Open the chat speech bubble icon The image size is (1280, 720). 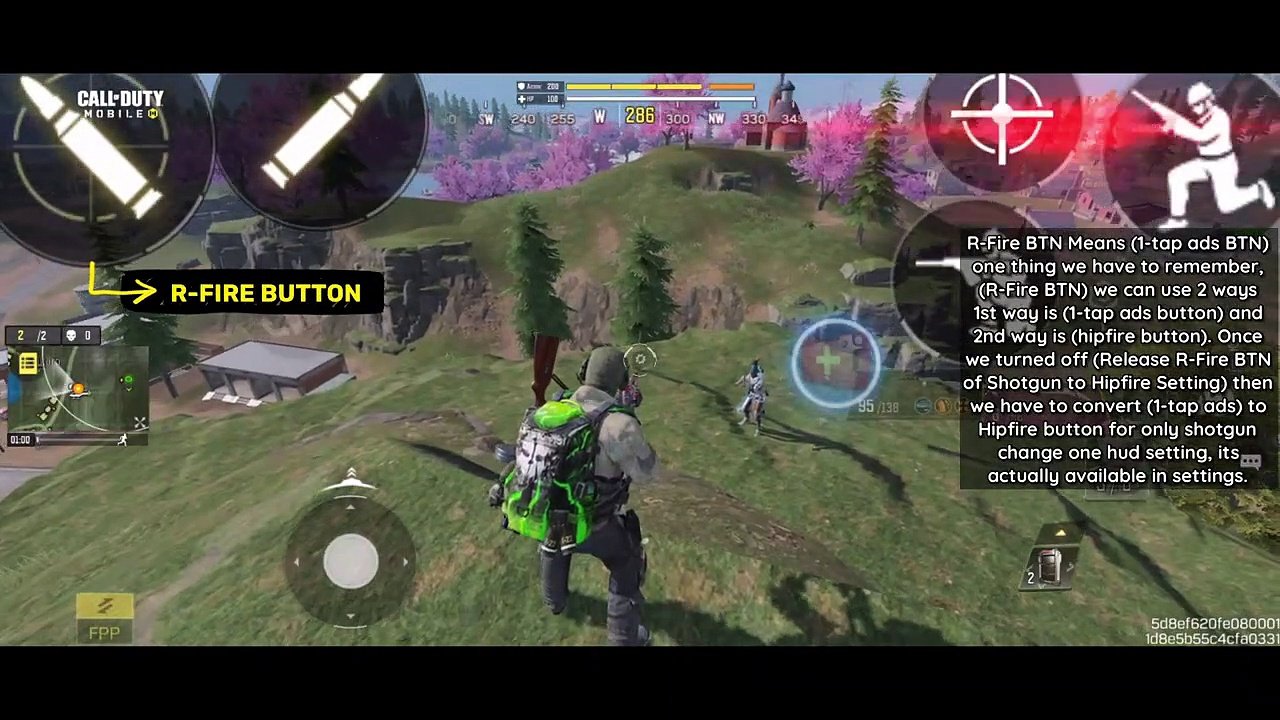[x=1251, y=457]
